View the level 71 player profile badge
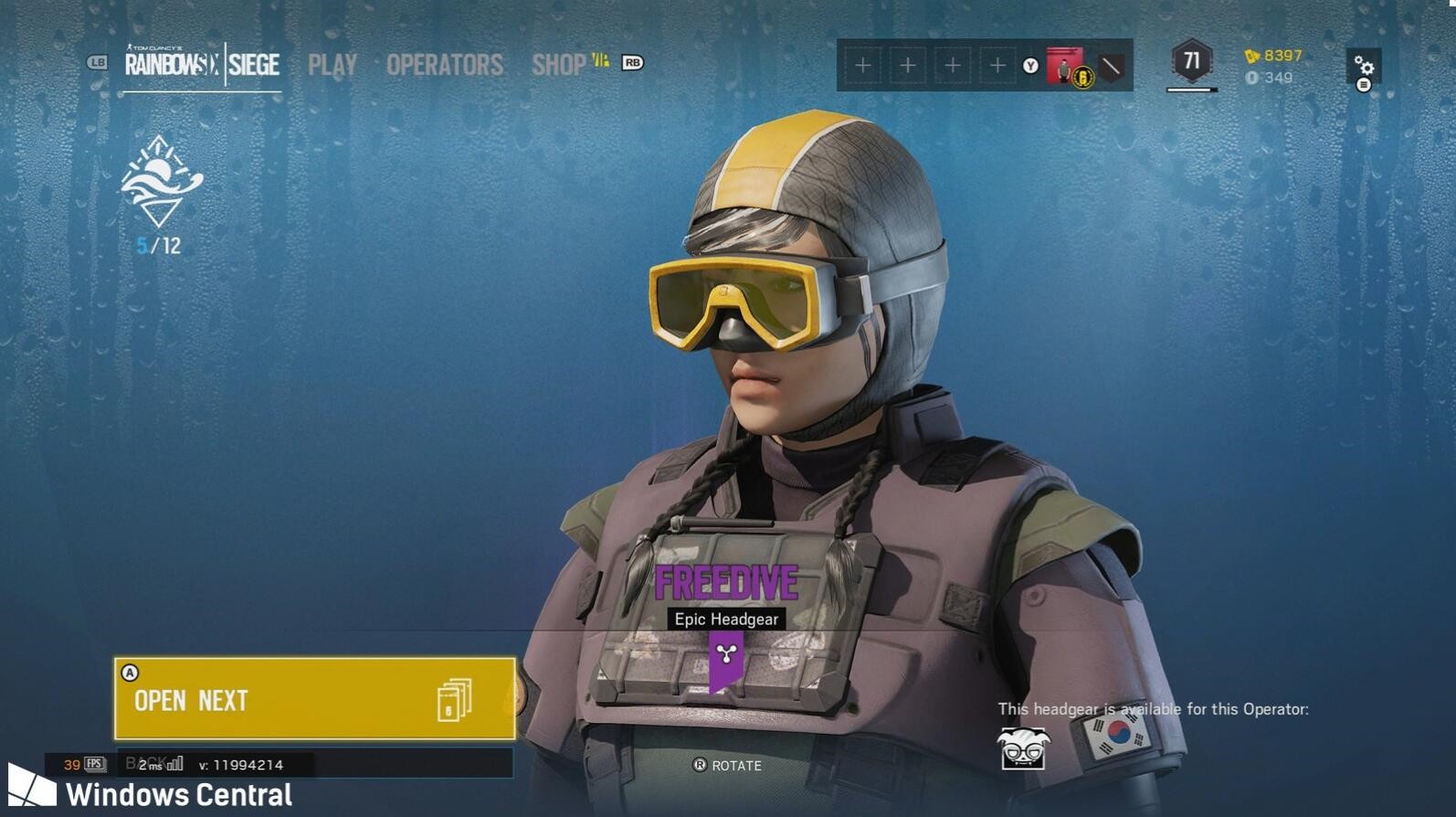Viewport: 1456px width, 817px height. click(1191, 62)
